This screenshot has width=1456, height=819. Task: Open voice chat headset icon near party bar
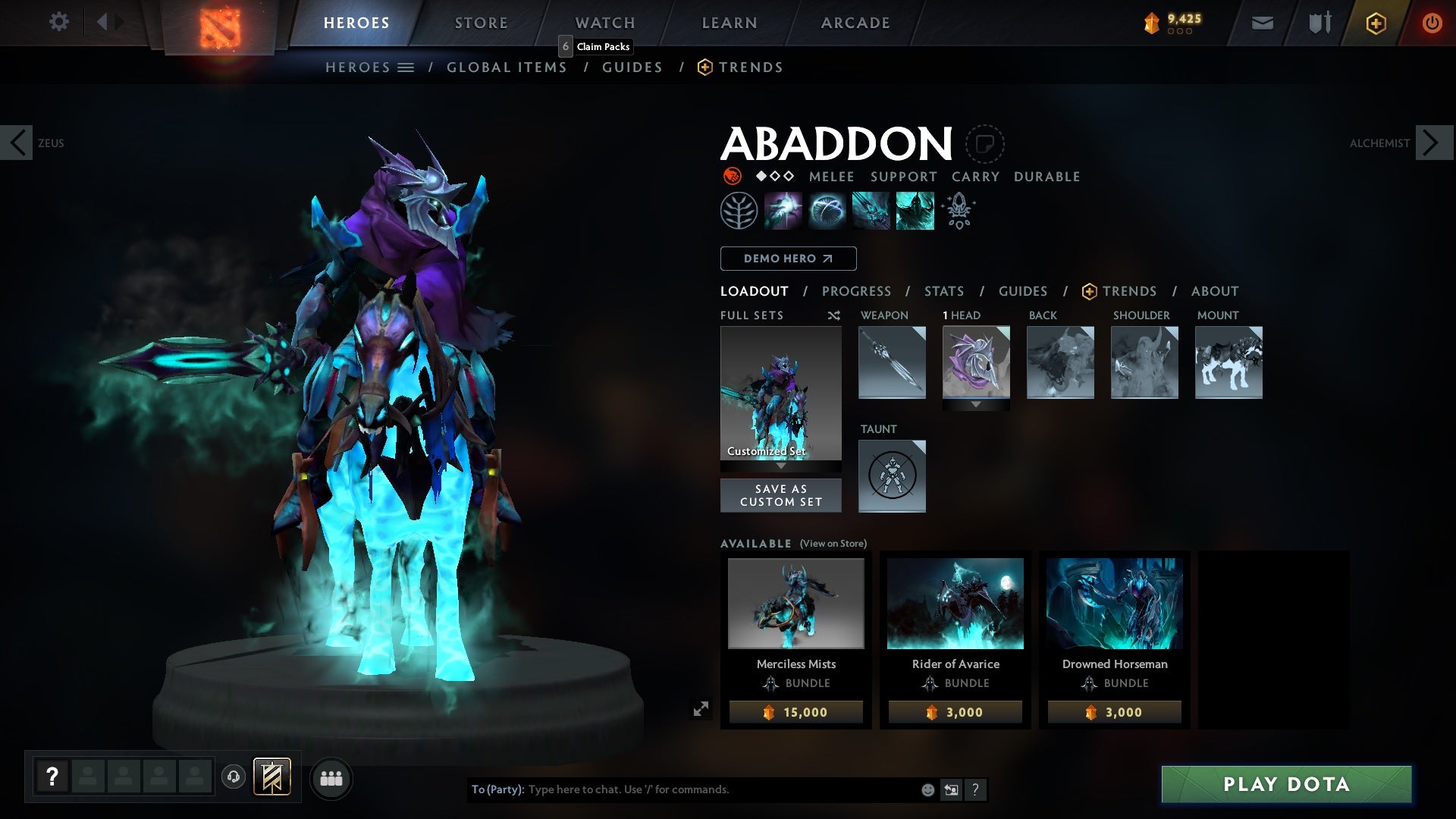click(x=233, y=778)
